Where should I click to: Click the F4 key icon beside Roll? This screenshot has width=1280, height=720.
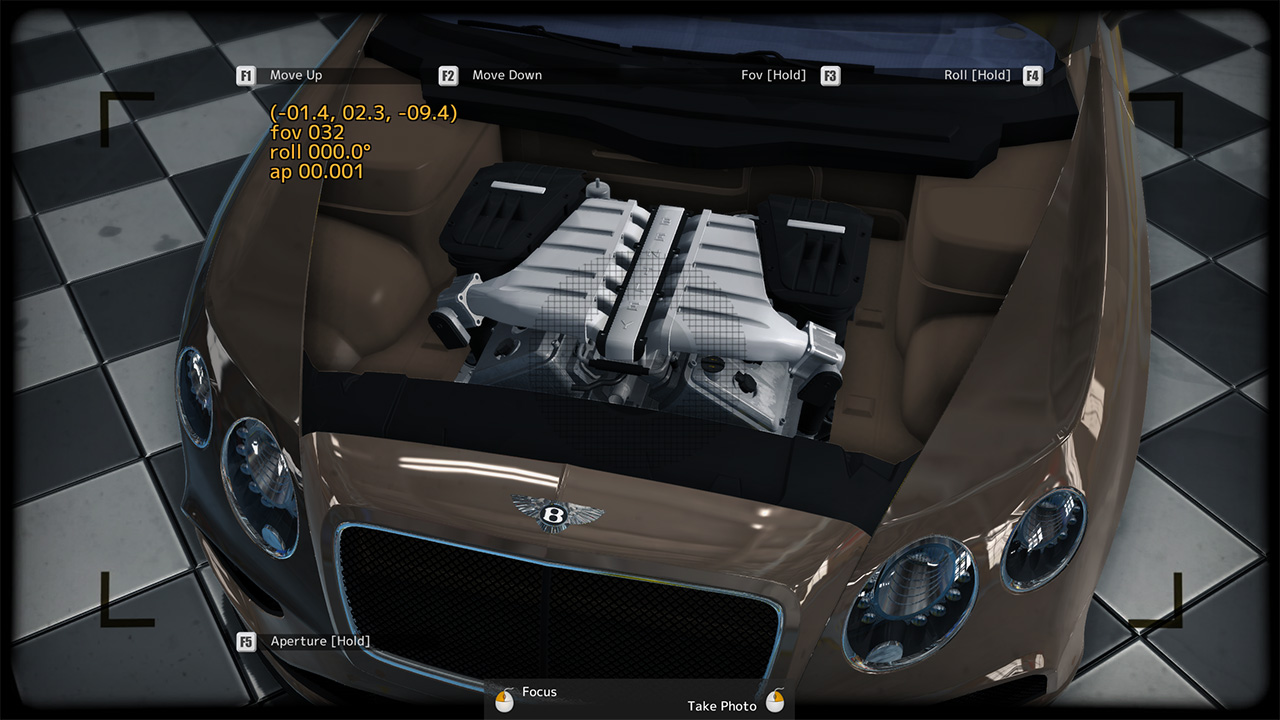pyautogui.click(x=1031, y=74)
